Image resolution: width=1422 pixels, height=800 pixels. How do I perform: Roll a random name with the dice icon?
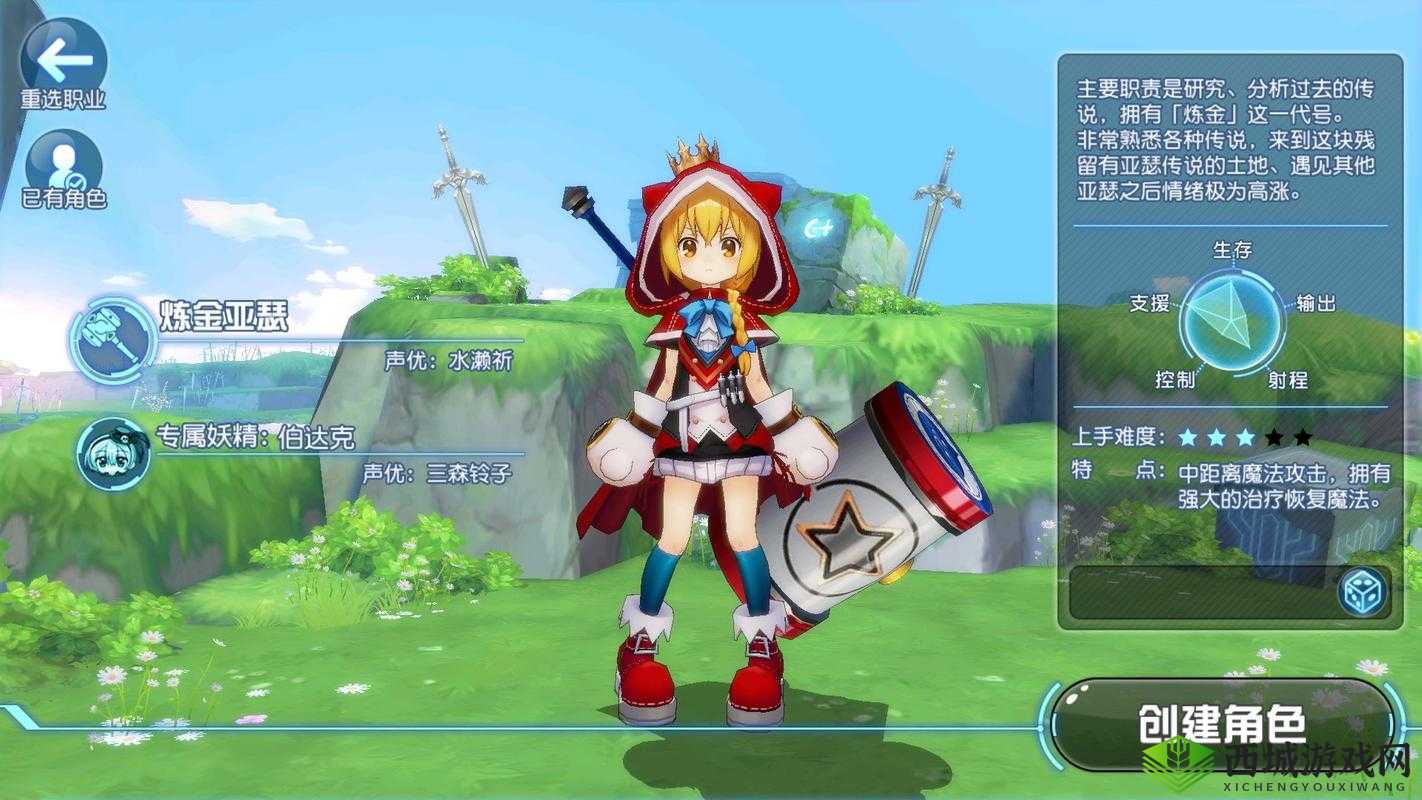1362,593
